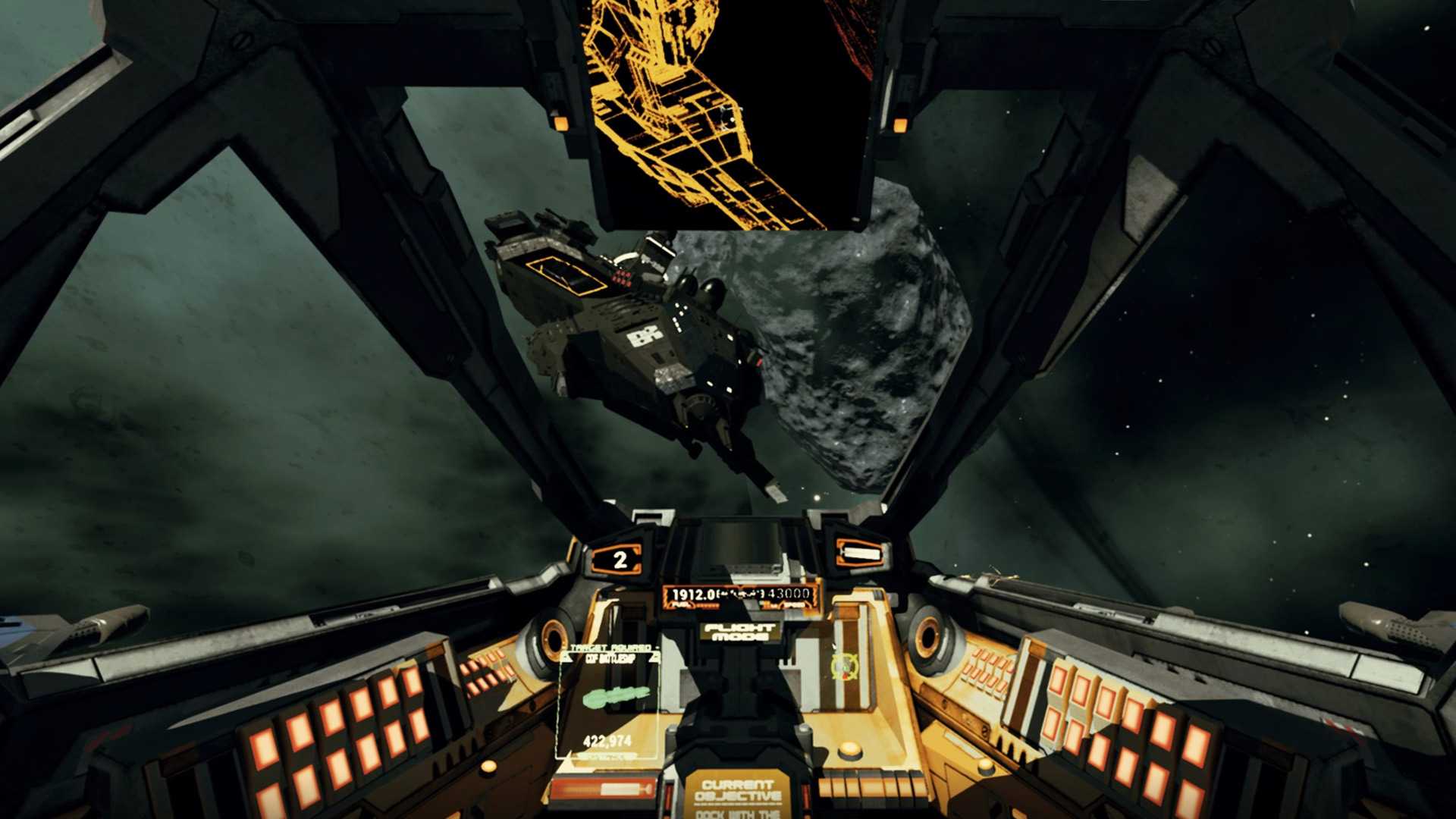Select the weapon group 2 indicator
This screenshot has width=1456, height=819.
tap(620, 560)
